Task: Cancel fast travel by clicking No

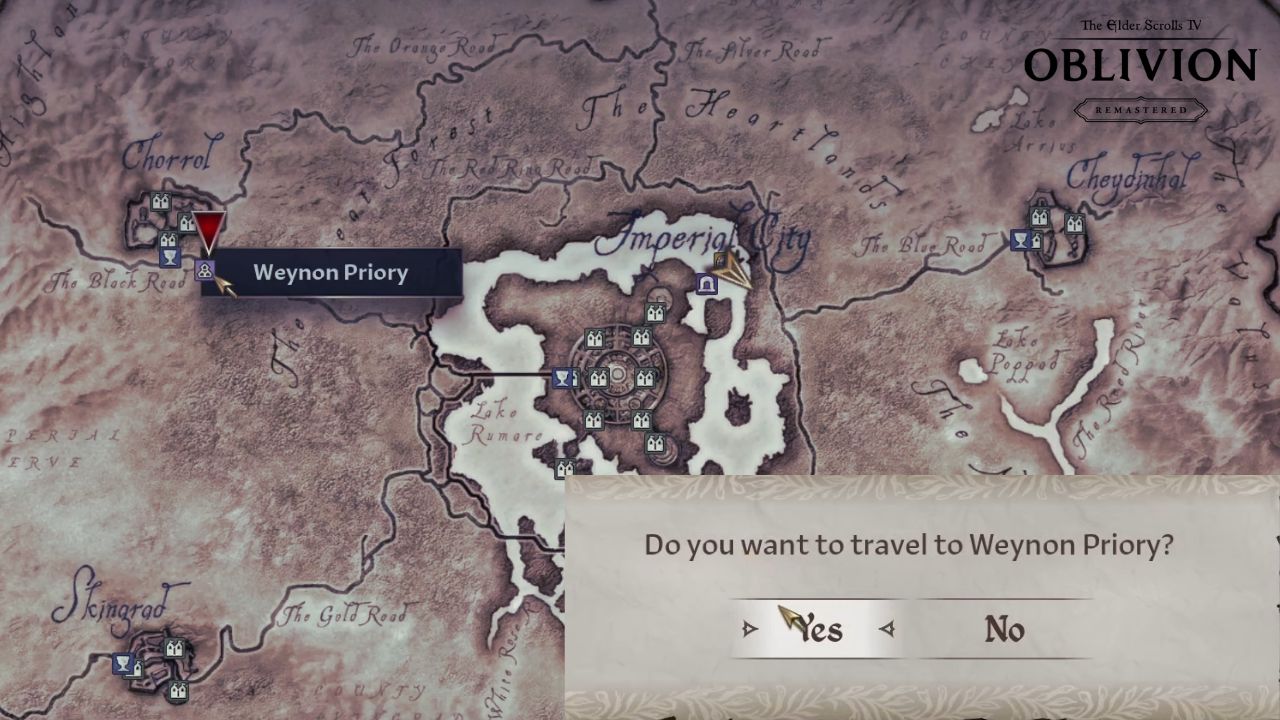Action: click(1005, 630)
